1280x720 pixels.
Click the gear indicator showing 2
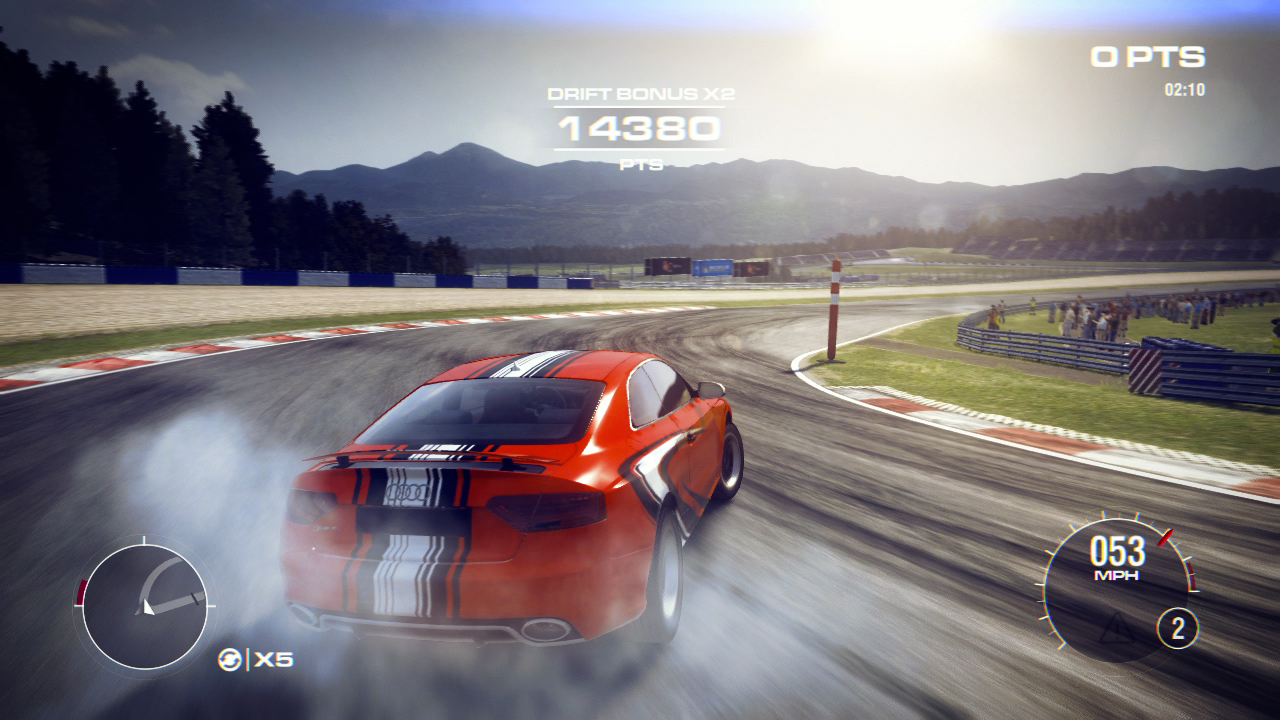pos(1178,628)
